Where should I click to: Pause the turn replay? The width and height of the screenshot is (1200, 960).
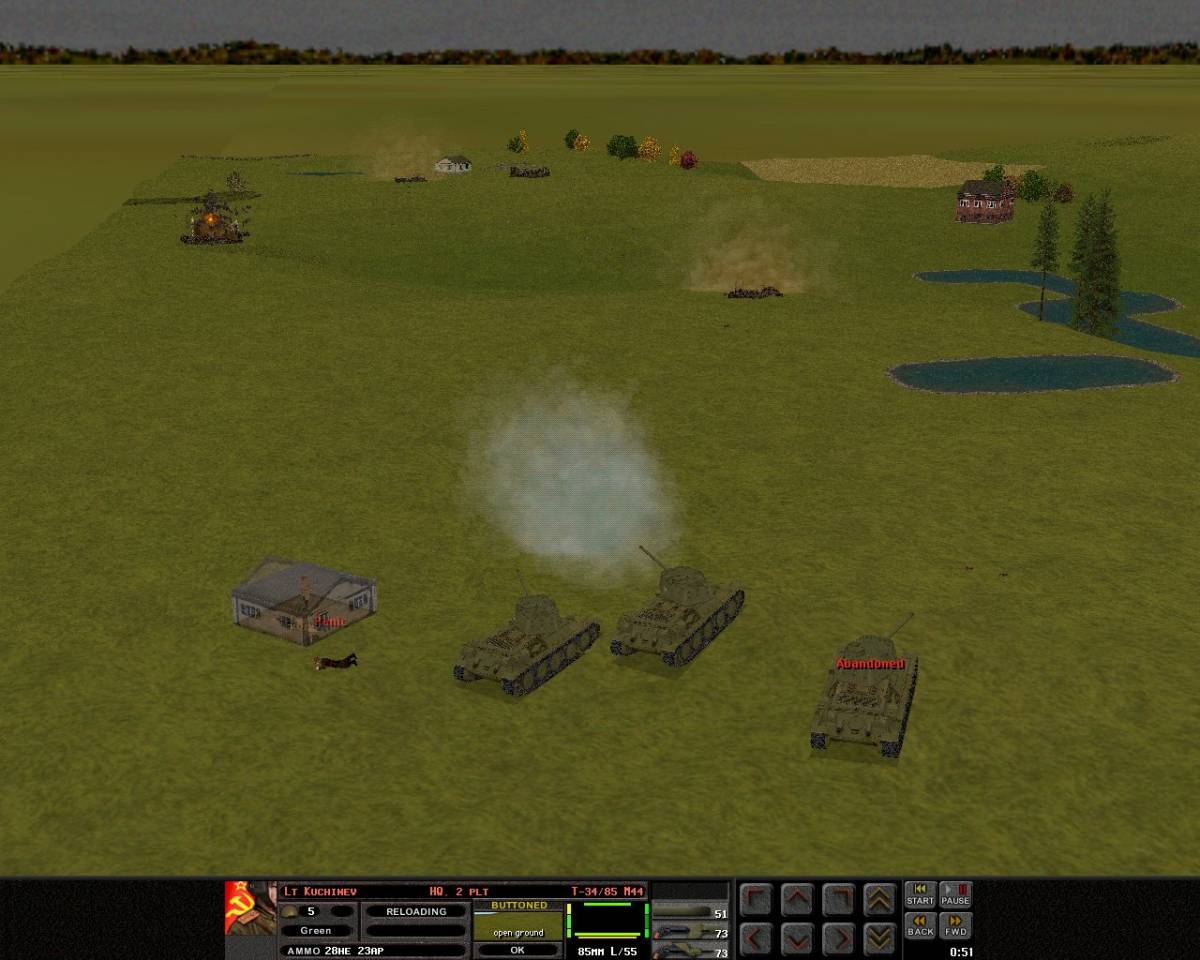[955, 894]
